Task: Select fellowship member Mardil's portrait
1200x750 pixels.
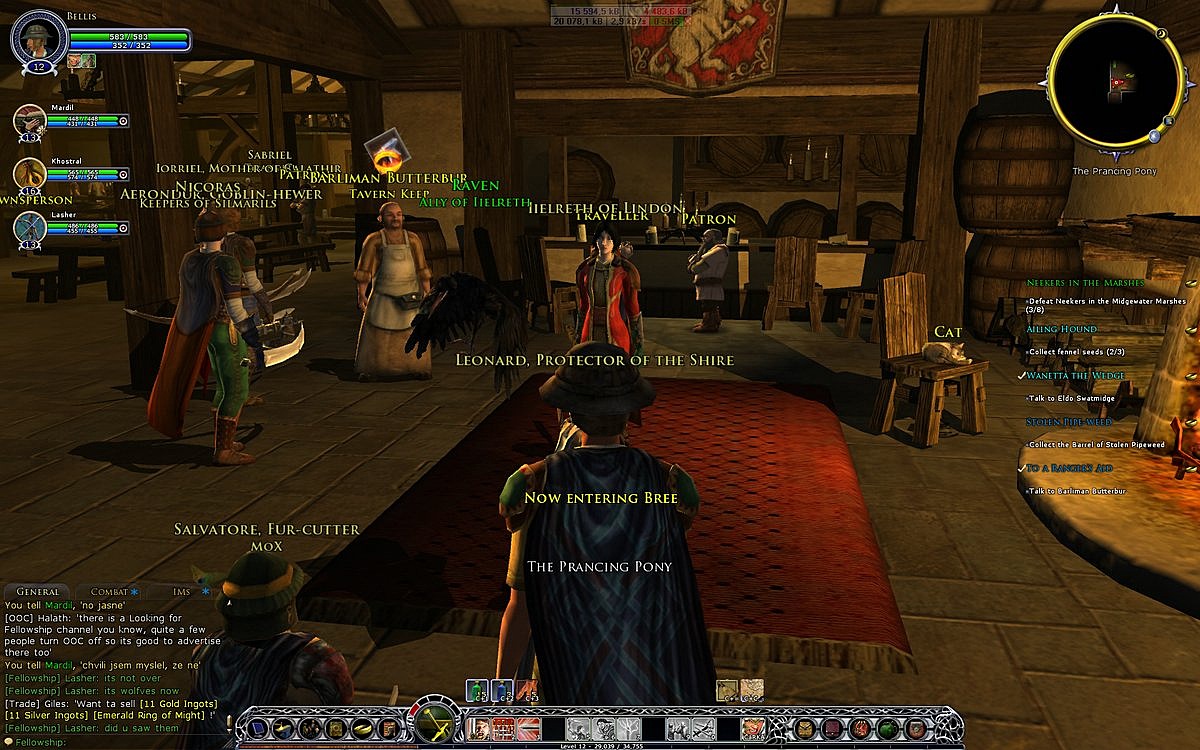Action: 29,120
